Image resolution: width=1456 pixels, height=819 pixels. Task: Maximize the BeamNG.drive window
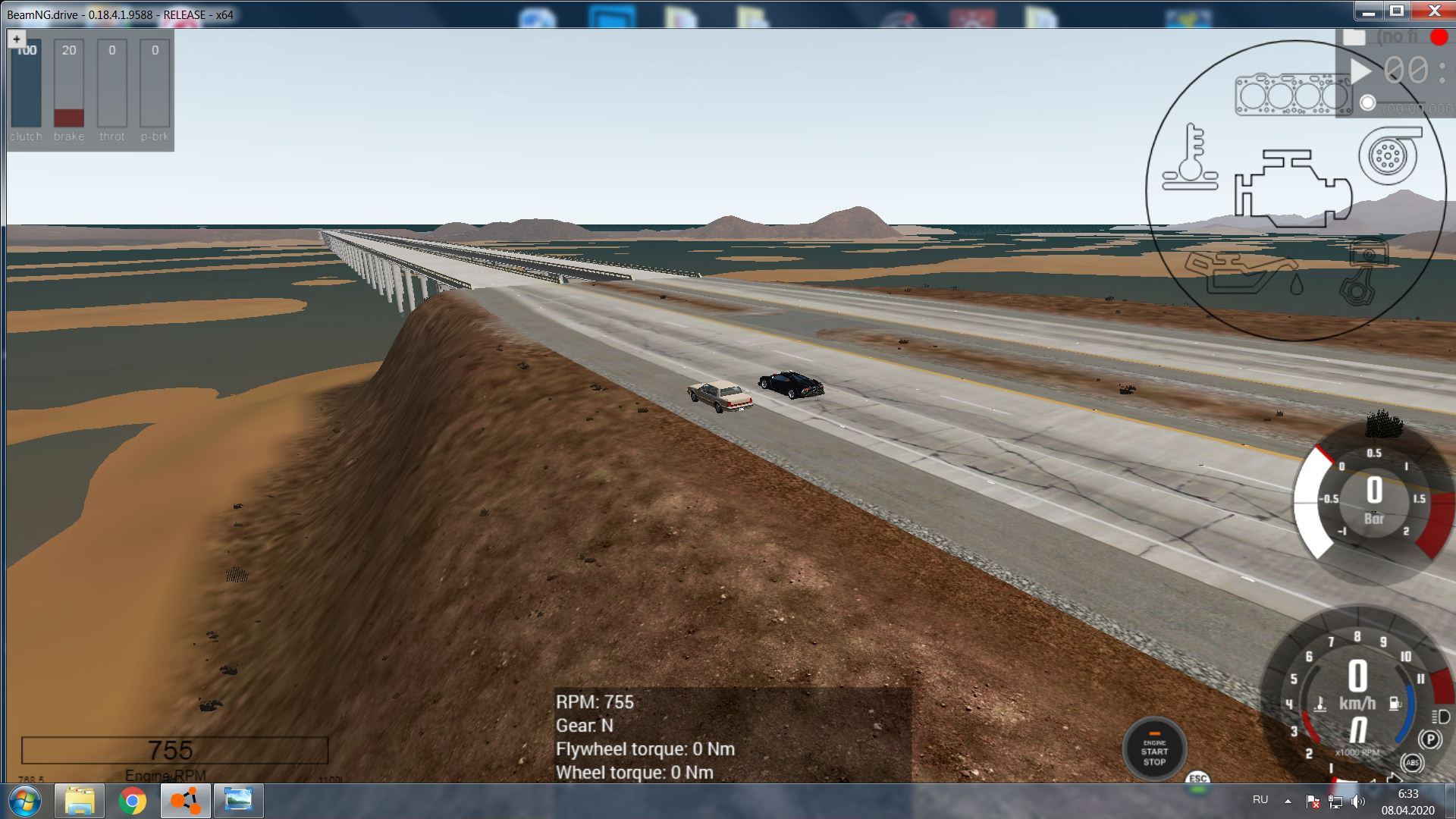click(x=1397, y=11)
